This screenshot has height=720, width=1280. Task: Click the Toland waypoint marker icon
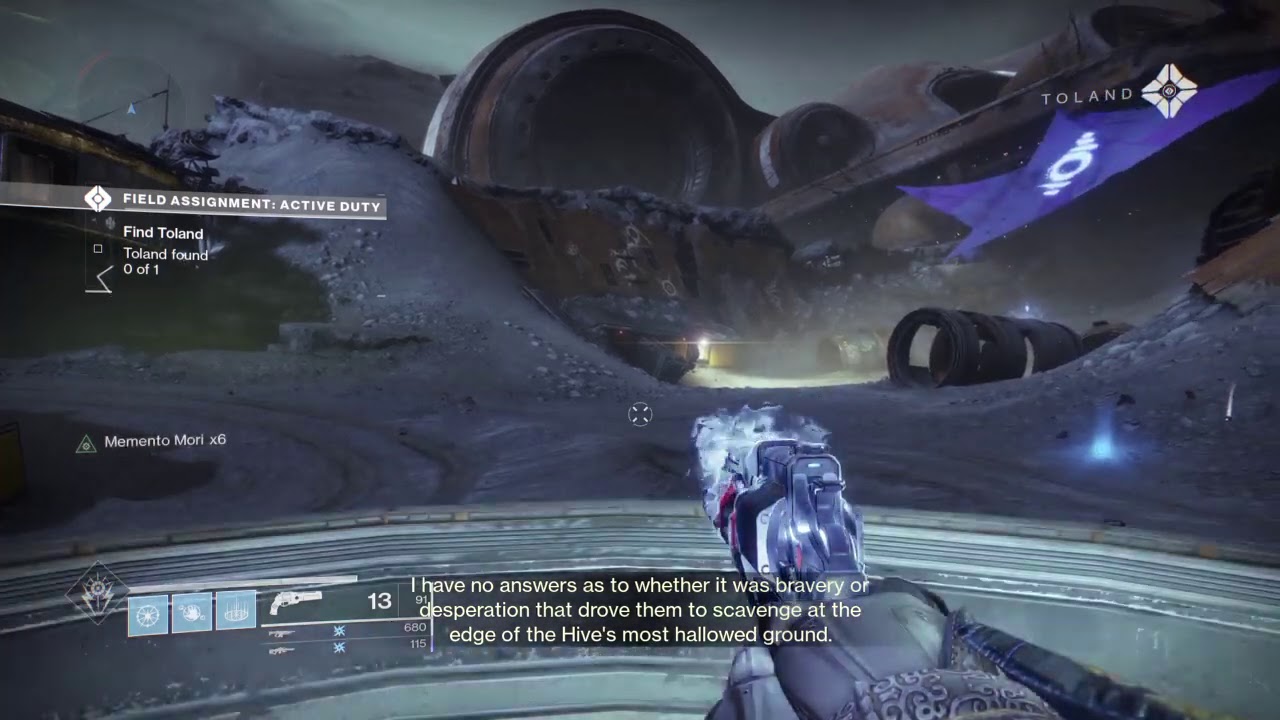[1168, 92]
